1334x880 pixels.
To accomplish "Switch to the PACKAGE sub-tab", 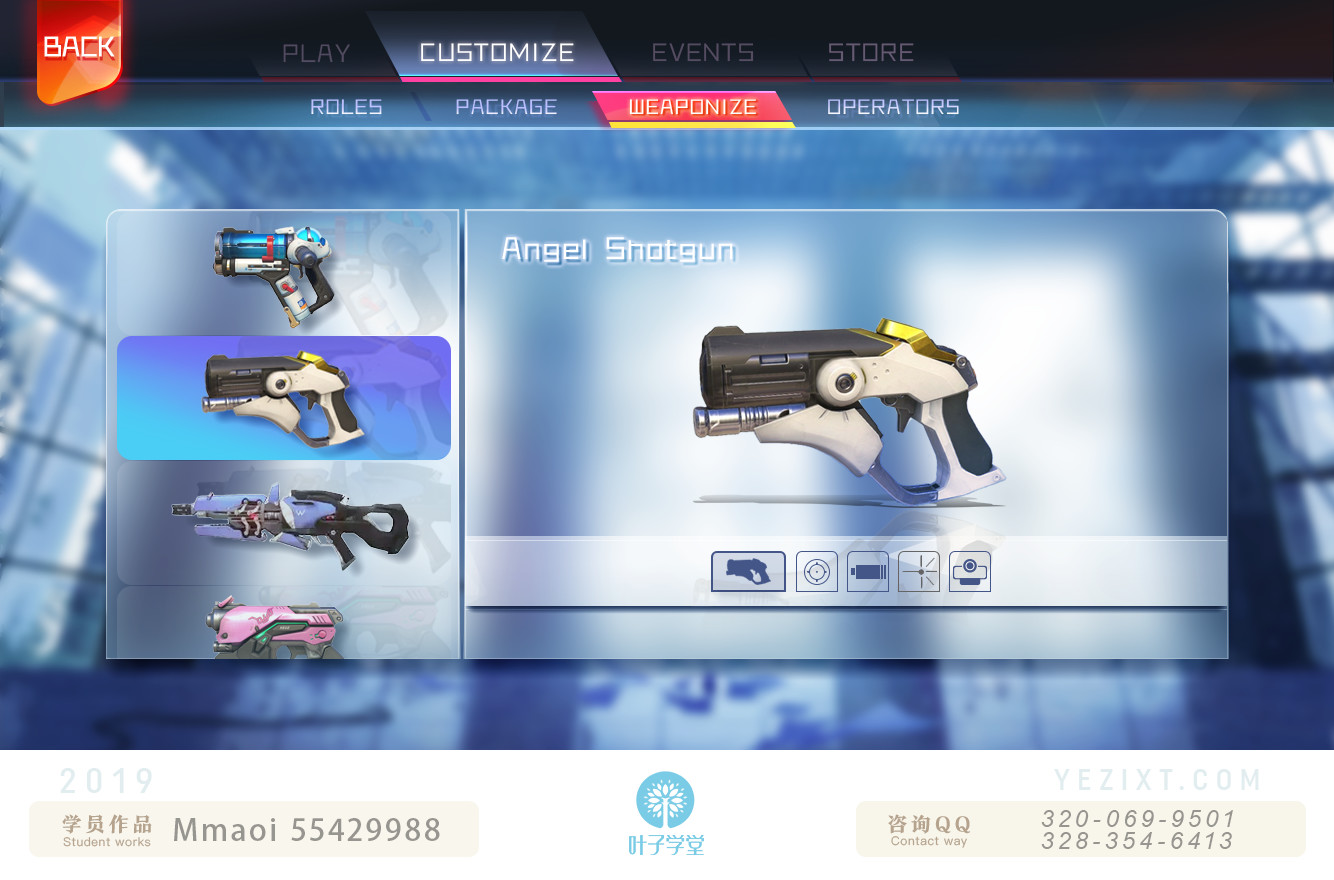I will click(506, 107).
